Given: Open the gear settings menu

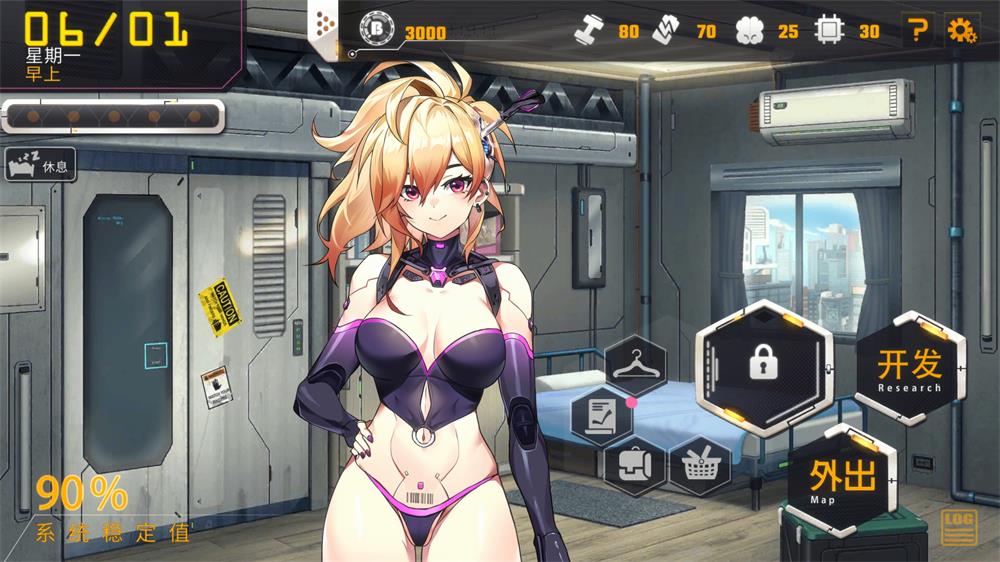Looking at the screenshot, I should (x=961, y=31).
